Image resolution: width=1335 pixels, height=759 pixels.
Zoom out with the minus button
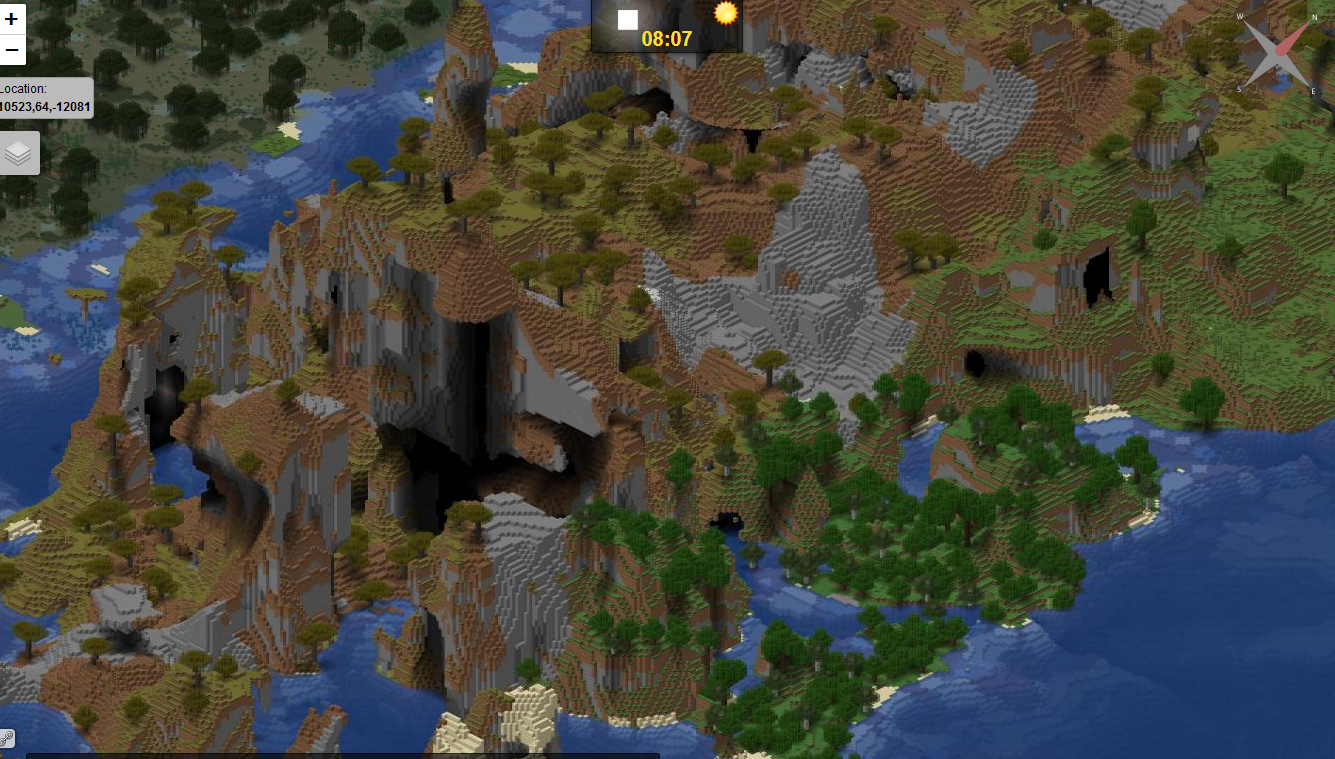click(x=11, y=49)
